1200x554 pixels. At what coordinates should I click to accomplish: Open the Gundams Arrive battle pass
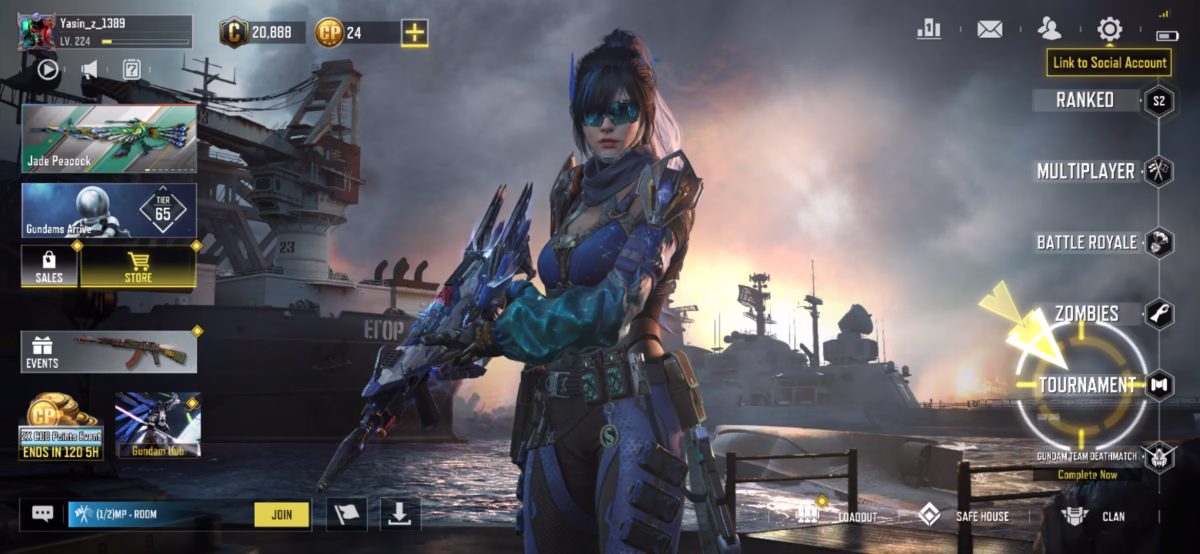(x=108, y=210)
